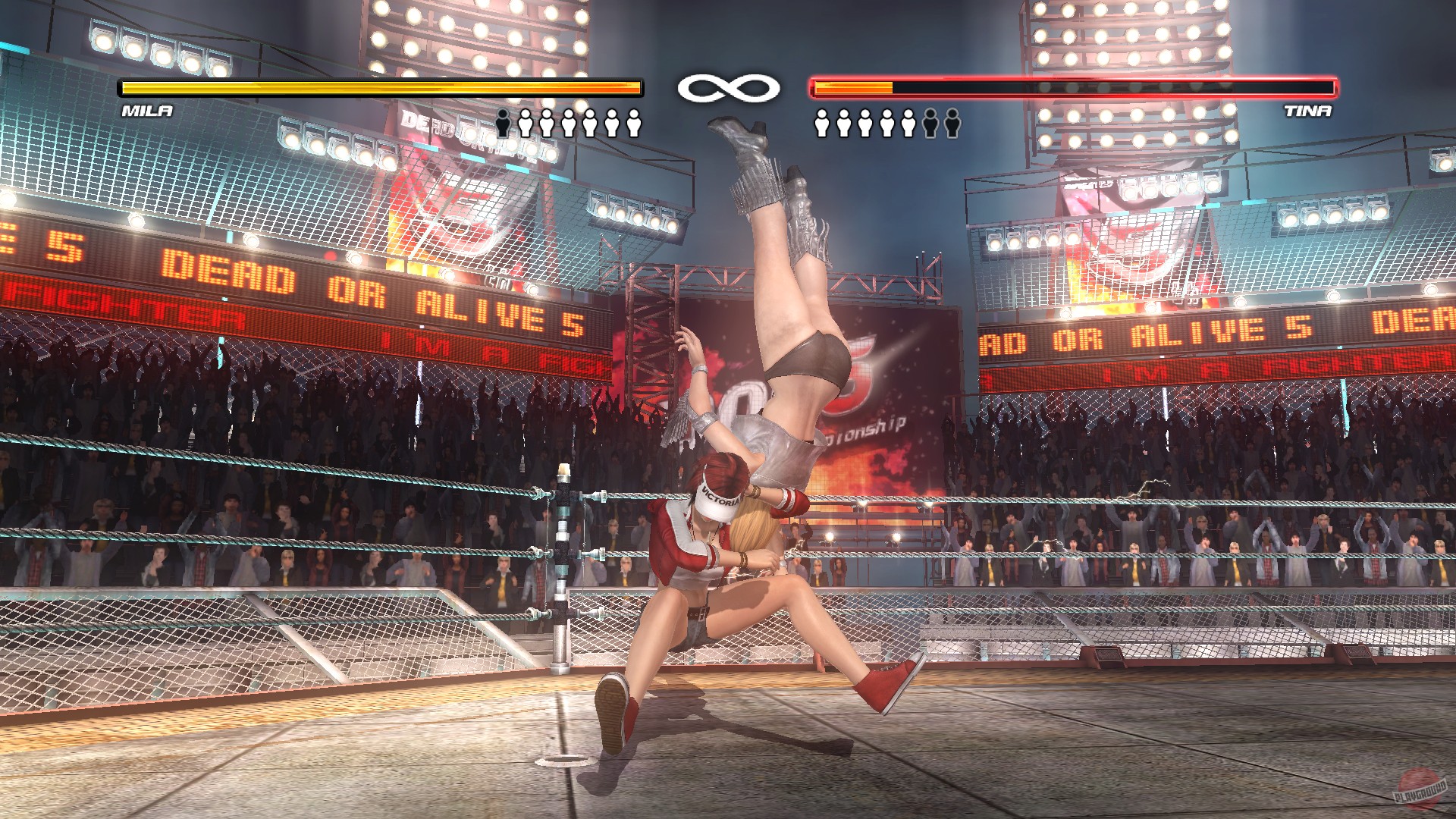Toggle Tina's round indicator row
This screenshot has height=819, width=1456.
click(x=887, y=123)
